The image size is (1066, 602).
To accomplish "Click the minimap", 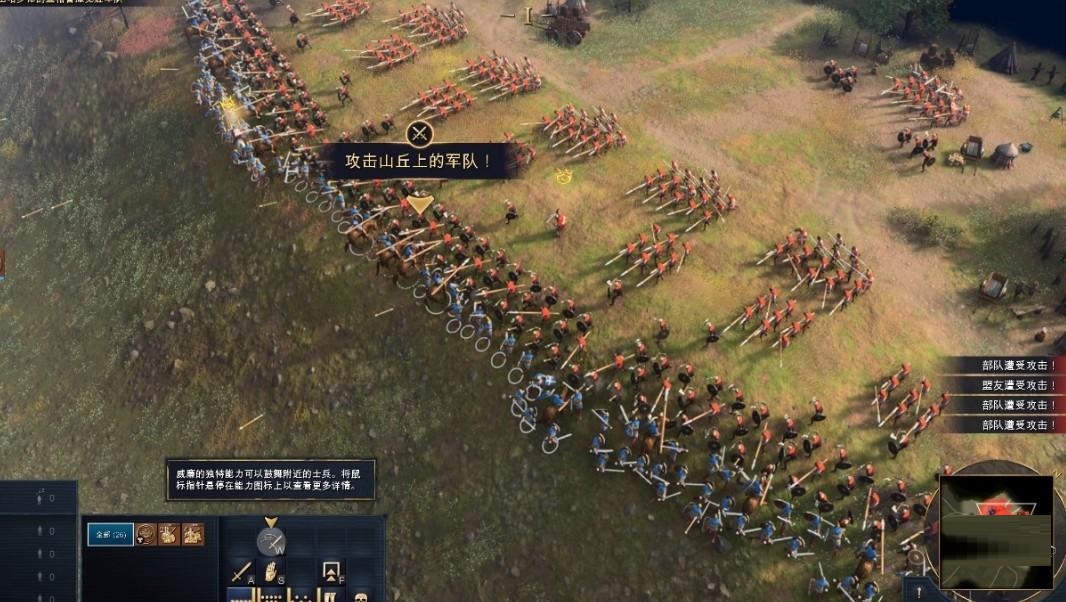I will [995, 530].
